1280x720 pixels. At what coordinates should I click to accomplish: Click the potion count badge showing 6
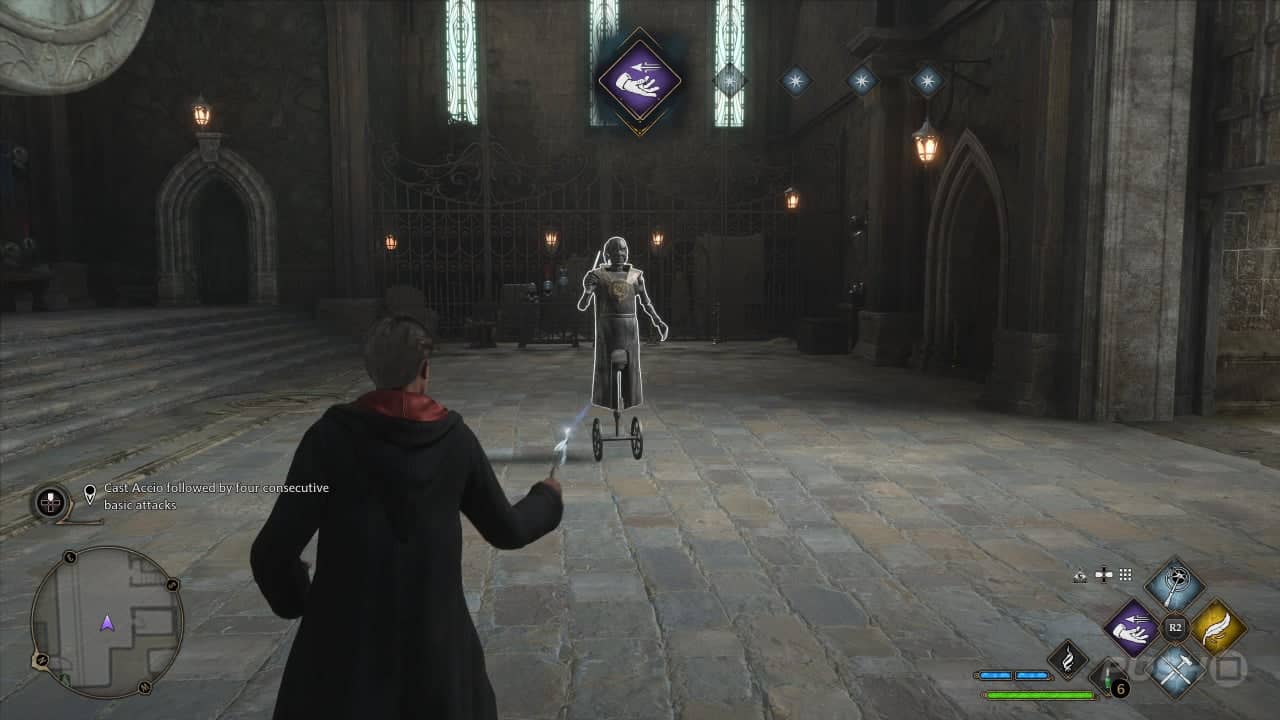point(1121,688)
